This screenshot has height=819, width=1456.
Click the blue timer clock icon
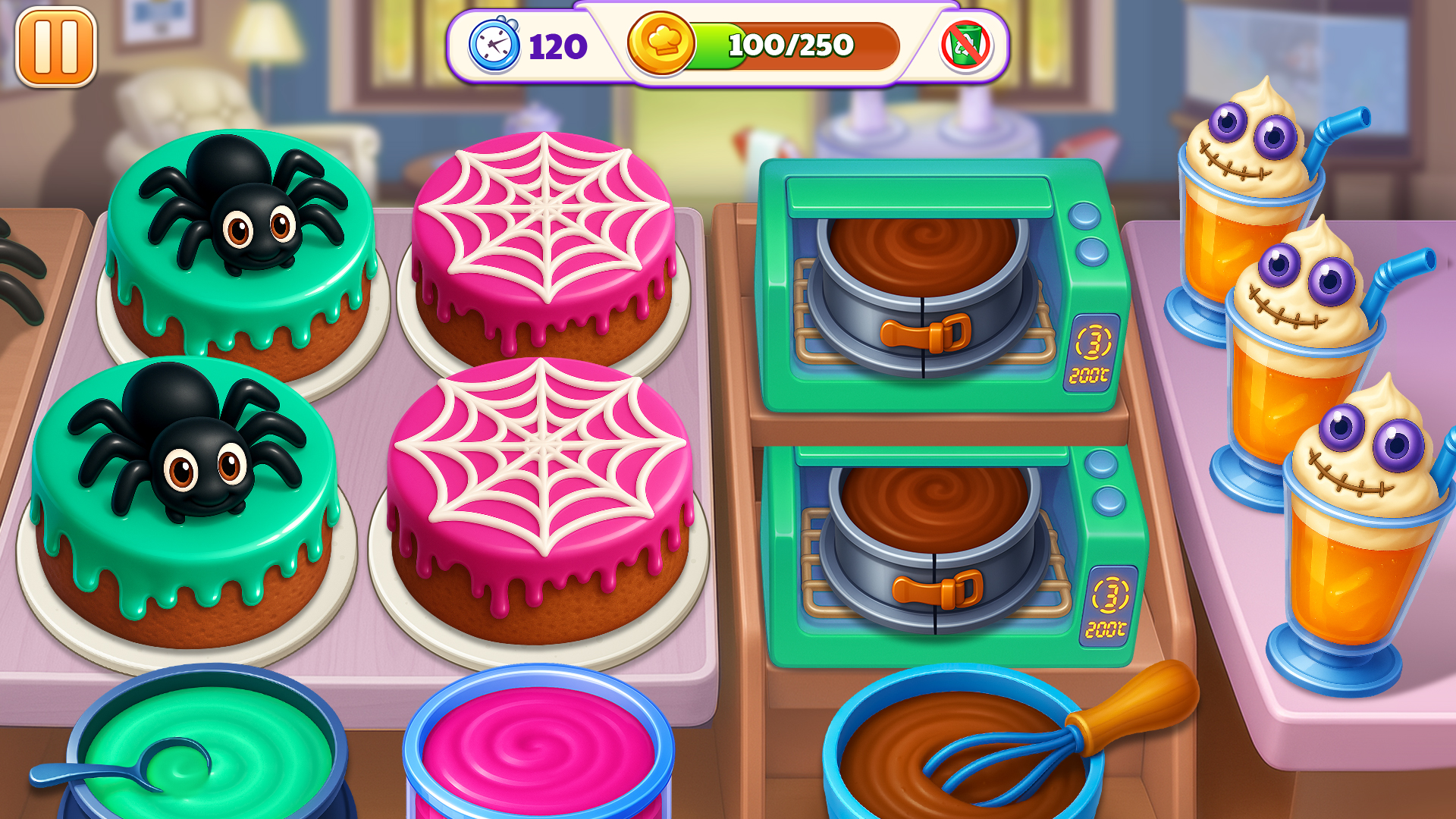pyautogui.click(x=494, y=47)
